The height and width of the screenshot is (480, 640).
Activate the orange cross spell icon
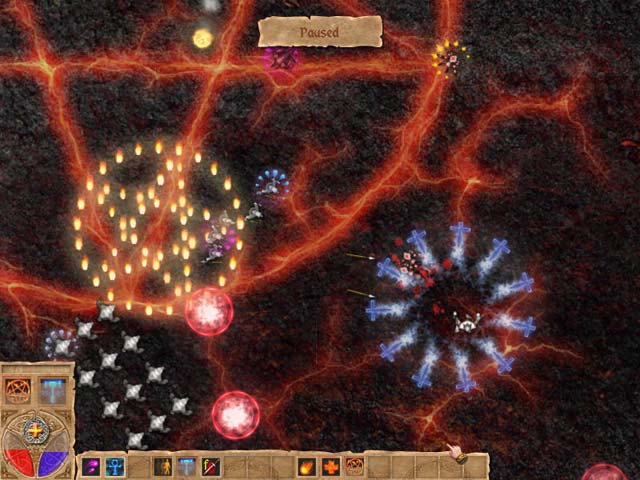[x=331, y=466]
